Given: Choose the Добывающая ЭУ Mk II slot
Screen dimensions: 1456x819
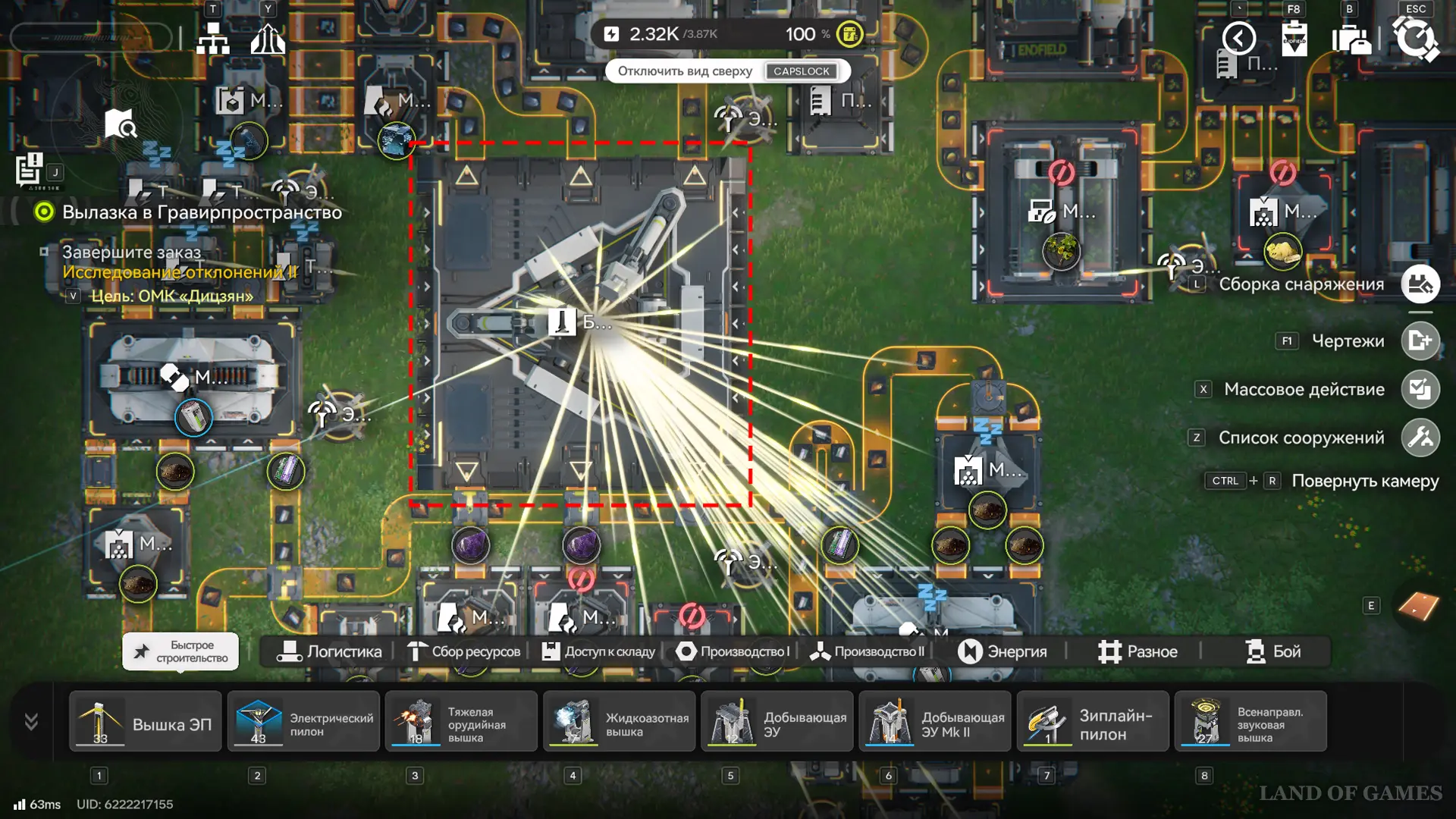Looking at the screenshot, I should coord(935,722).
